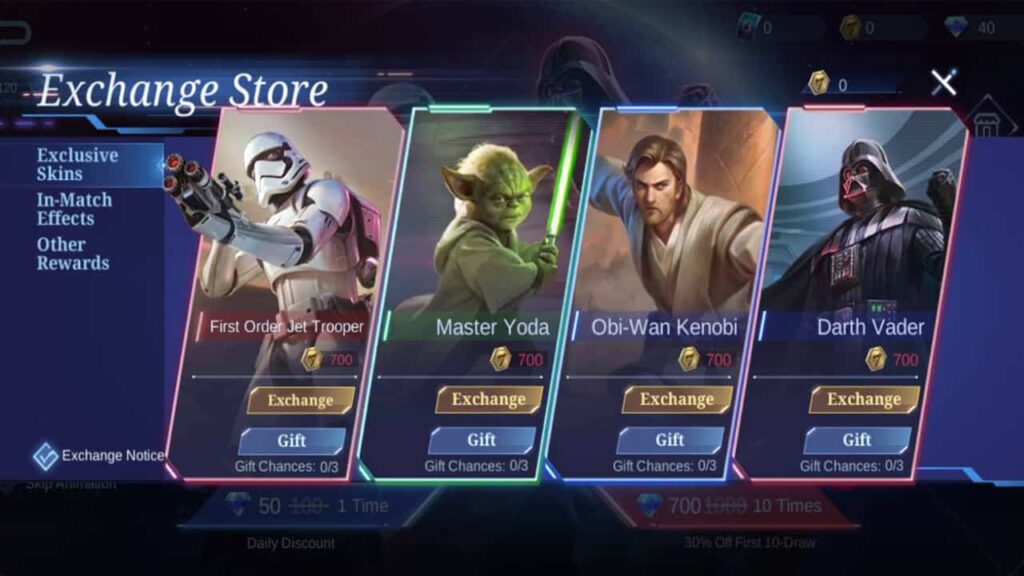Switch to Exclusive Skins tab
This screenshot has width=1024, height=576.
coord(77,165)
